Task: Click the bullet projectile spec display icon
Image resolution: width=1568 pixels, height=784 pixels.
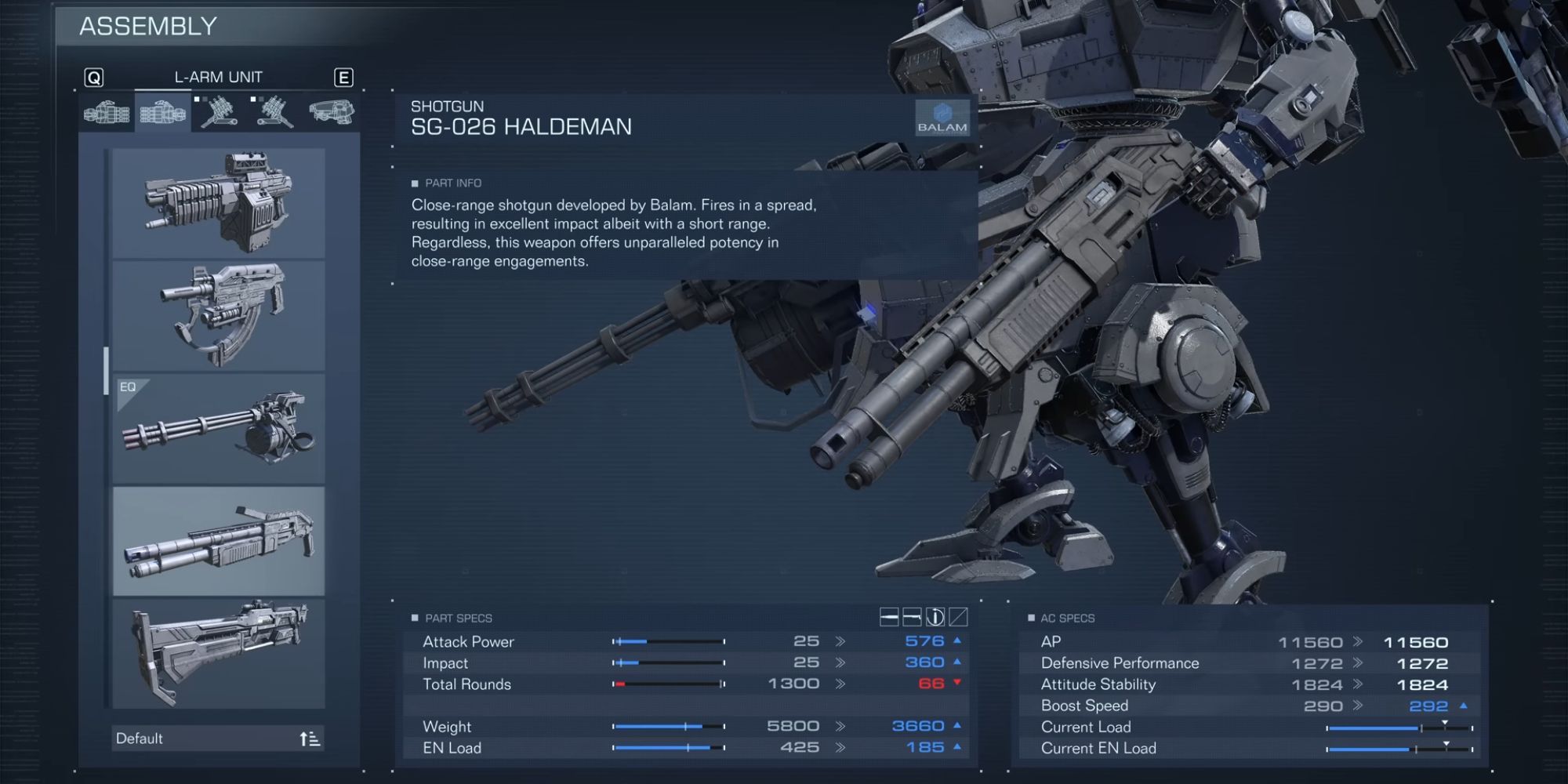Action: [x=890, y=617]
